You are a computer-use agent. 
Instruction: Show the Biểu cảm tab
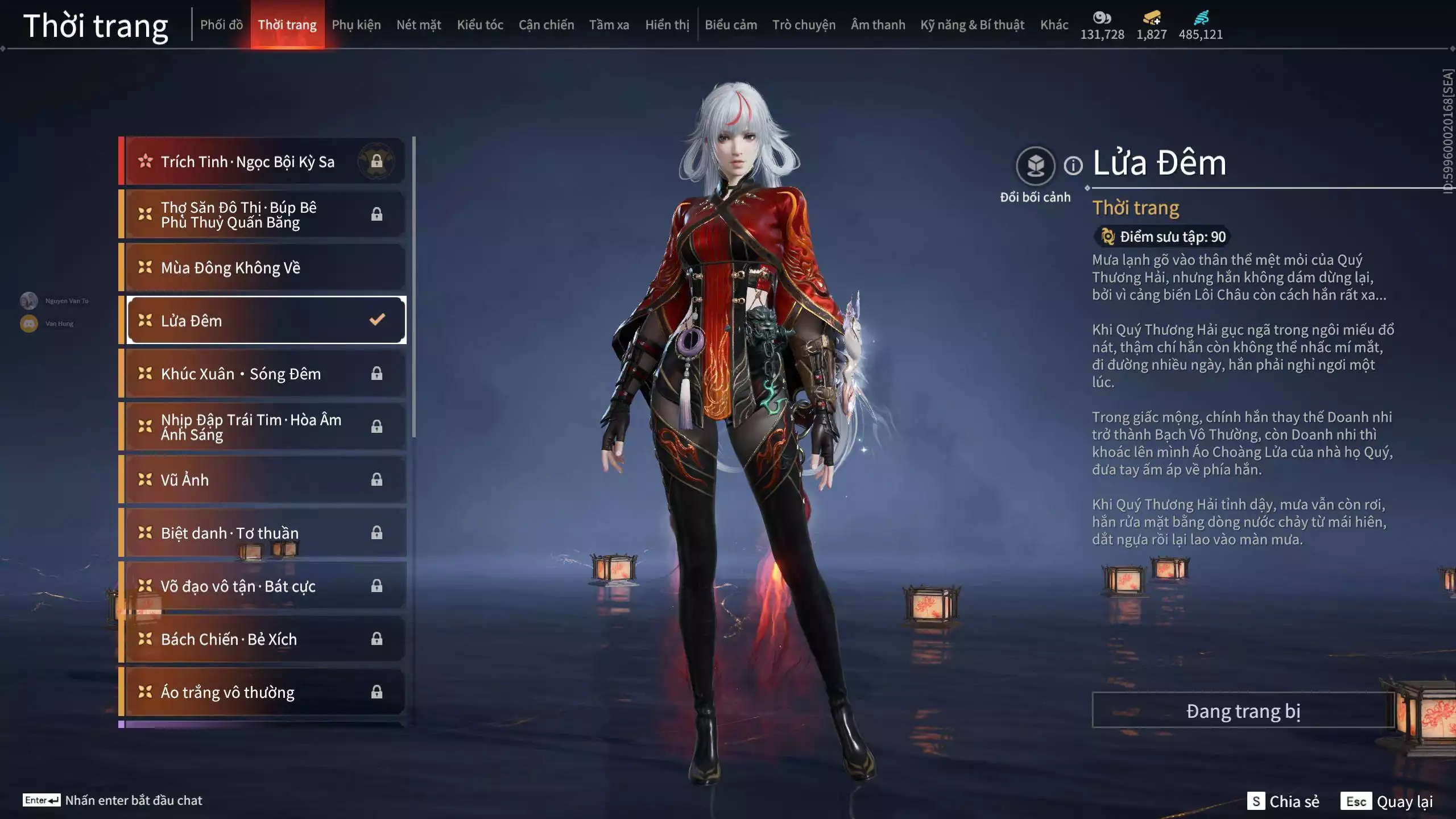tap(731, 24)
